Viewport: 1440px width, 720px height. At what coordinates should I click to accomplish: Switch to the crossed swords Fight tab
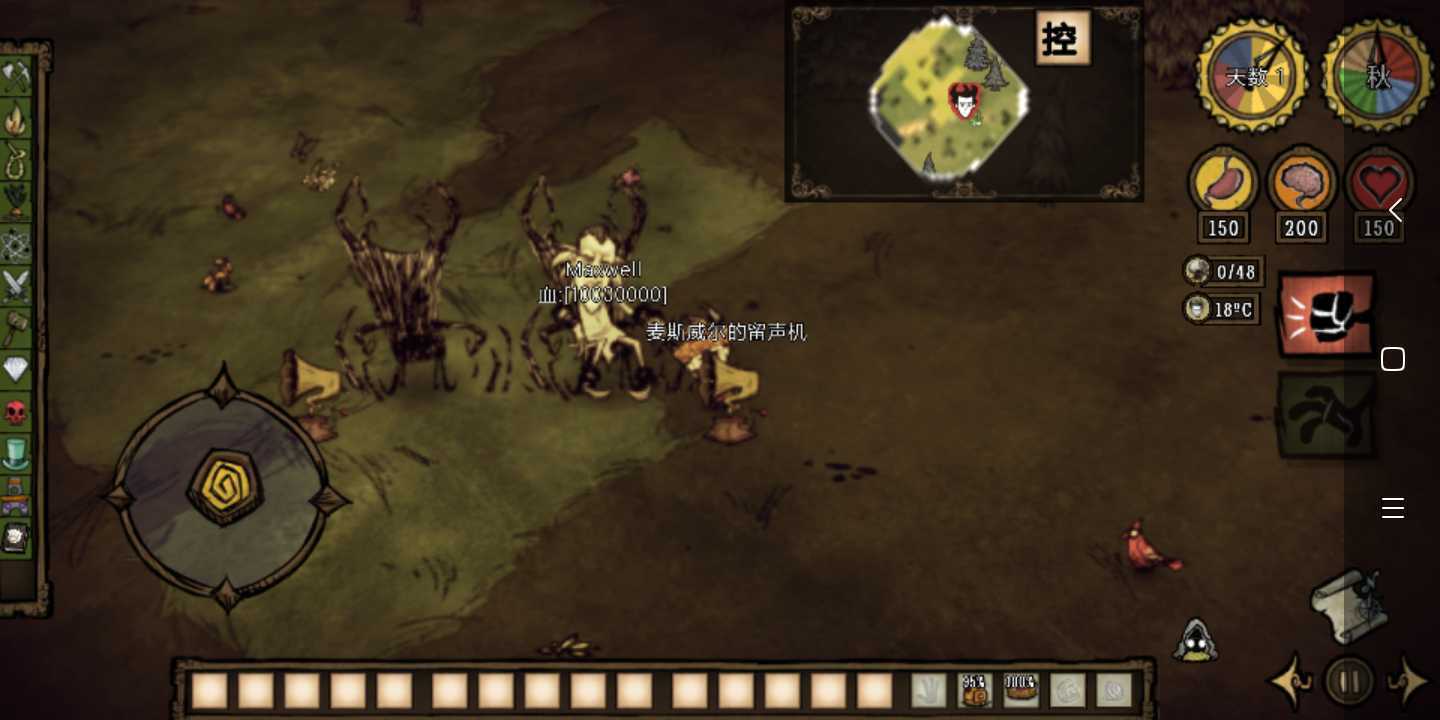[x=17, y=286]
